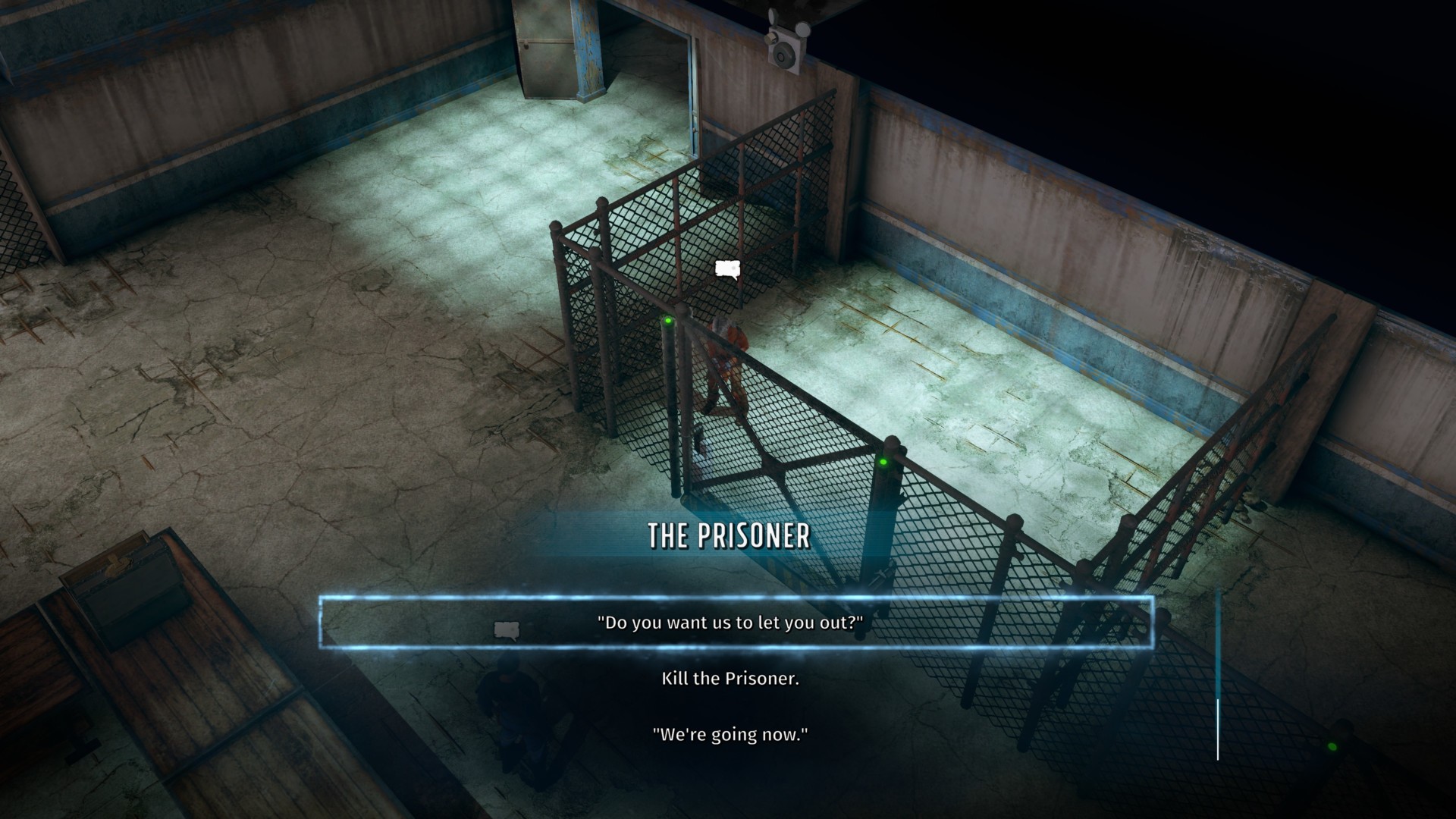Pick the "We're going now." reply
The width and height of the screenshot is (1456, 819).
pos(730,734)
